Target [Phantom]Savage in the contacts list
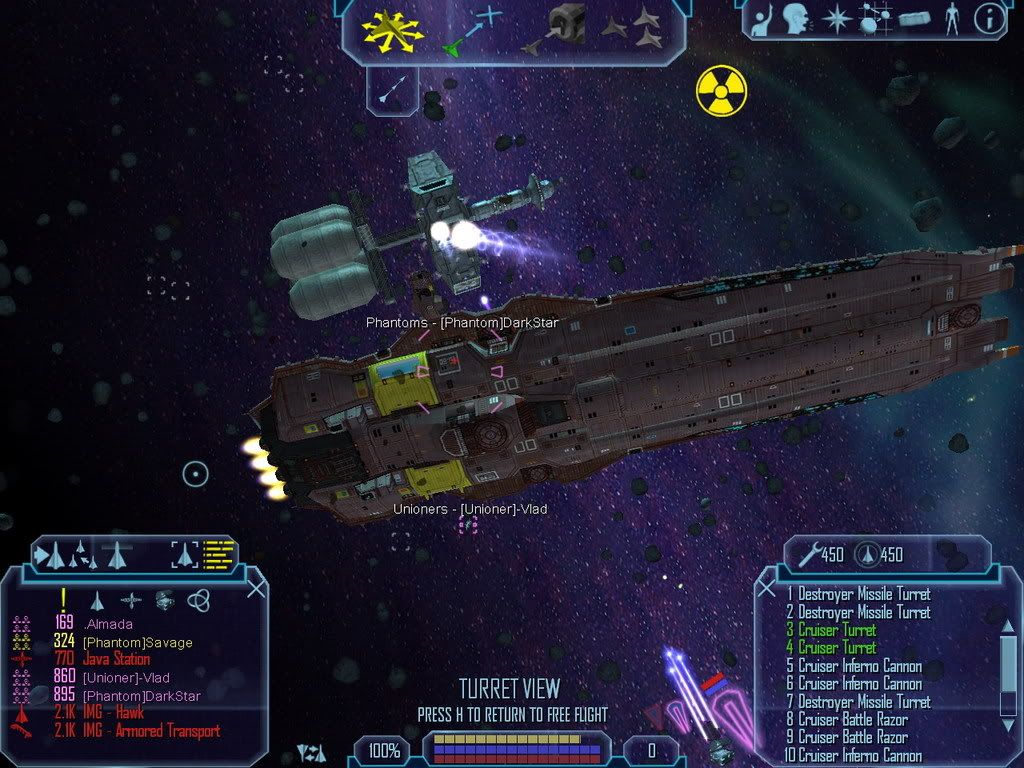Image resolution: width=1024 pixels, height=768 pixels. pos(137,642)
